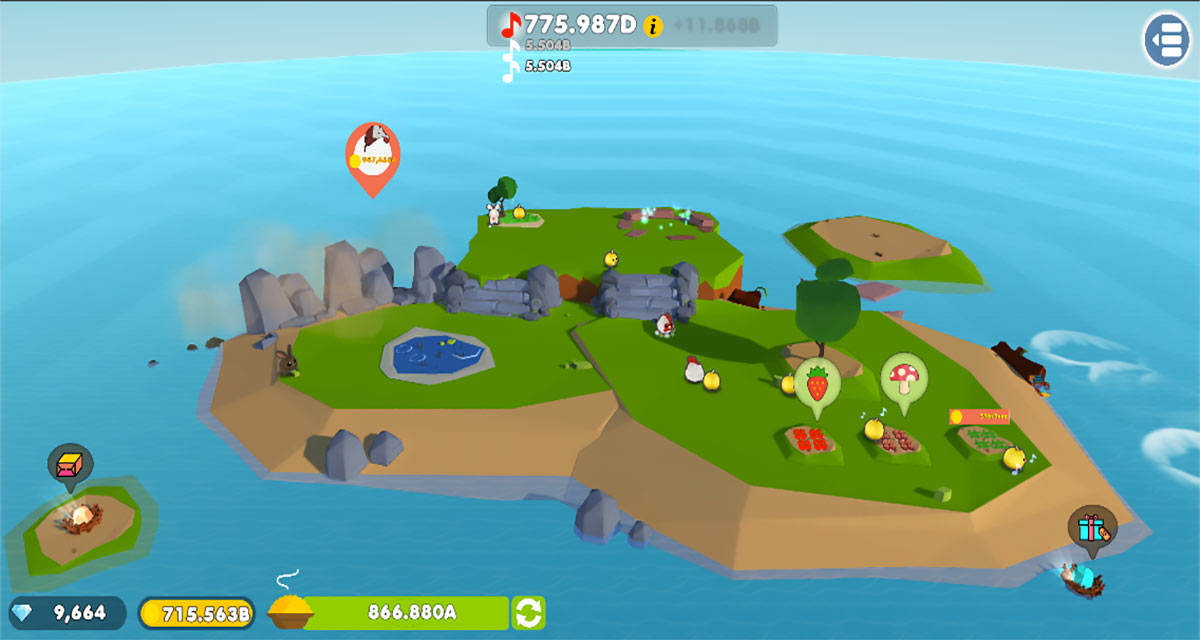Open the side menu in the top-right corner
1200x640 pixels.
[x=1166, y=40]
